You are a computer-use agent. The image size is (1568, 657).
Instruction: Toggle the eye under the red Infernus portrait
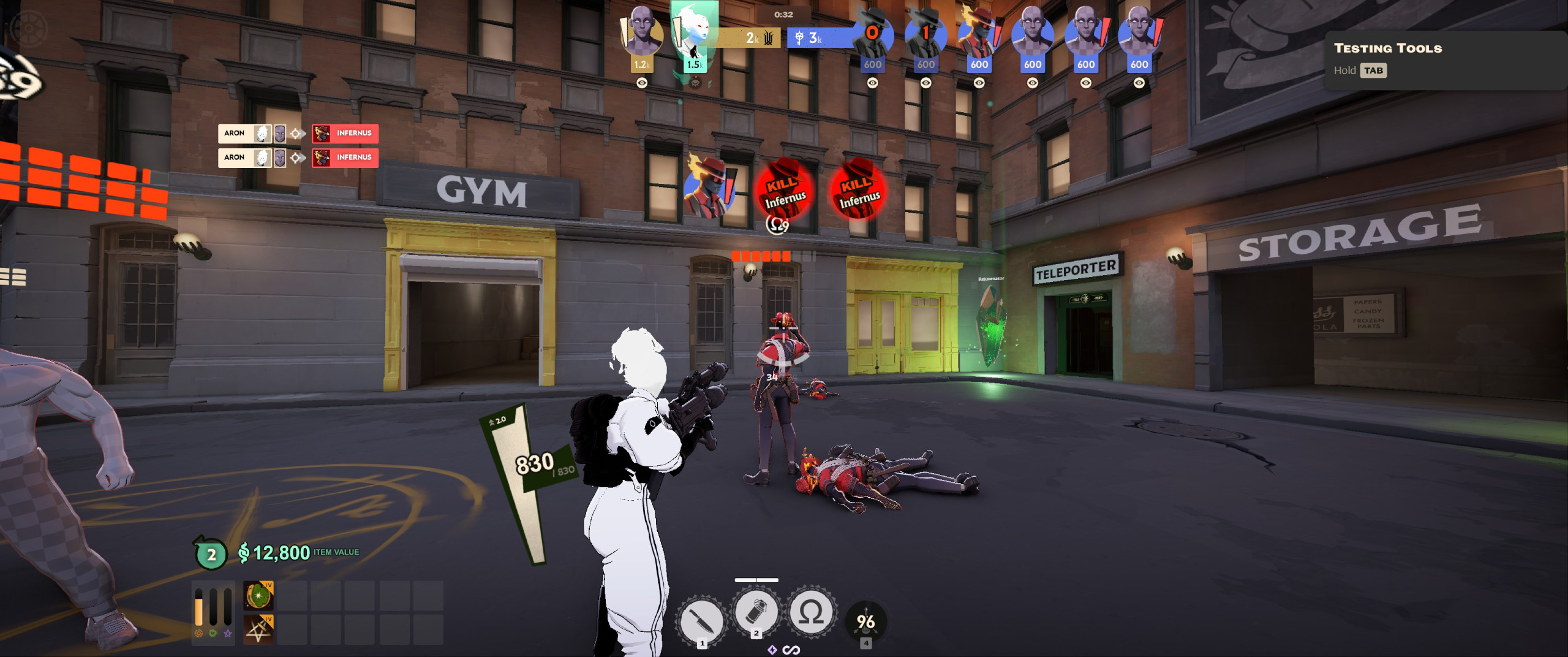pyautogui.click(x=979, y=83)
